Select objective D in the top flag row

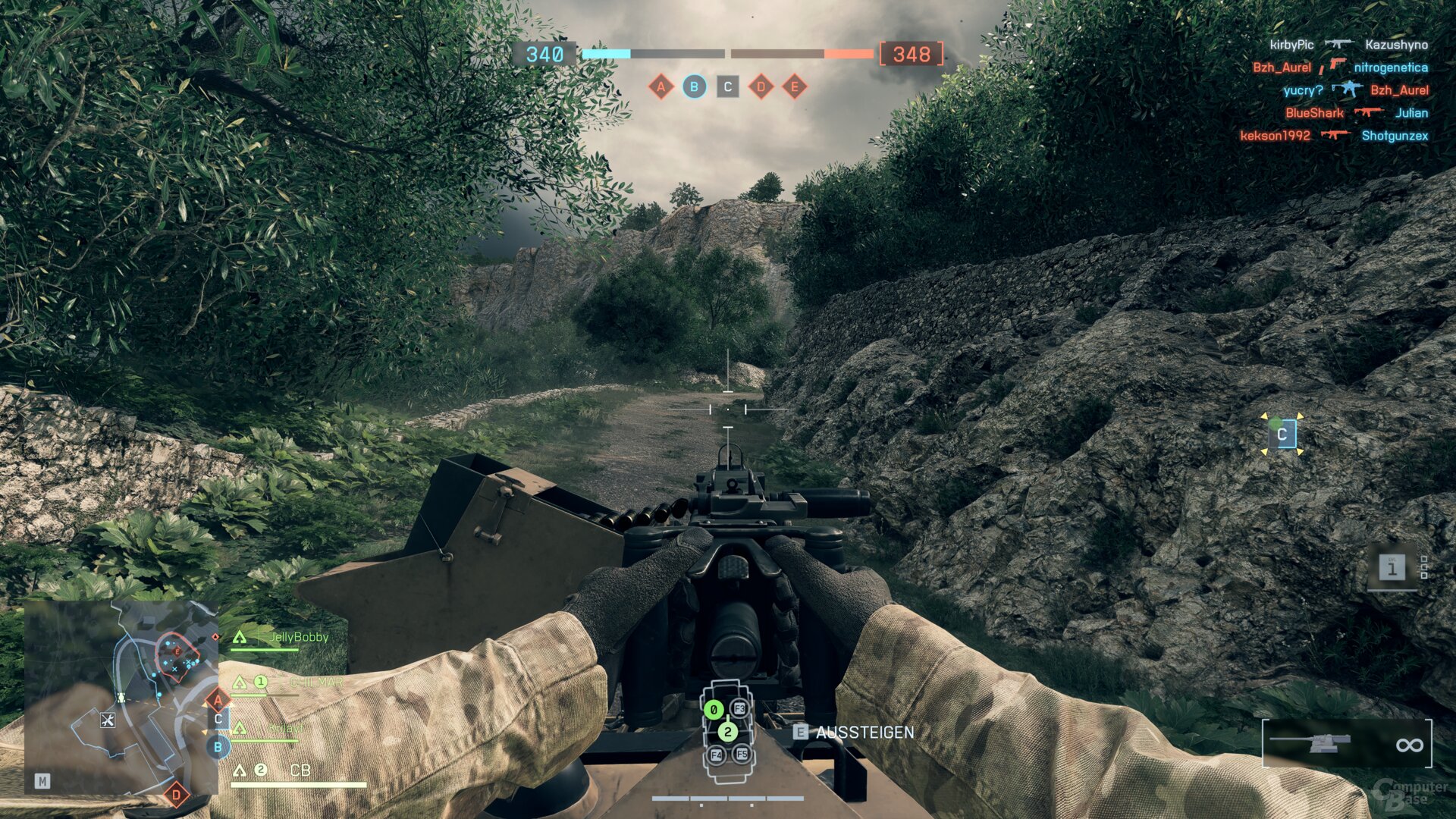761,86
